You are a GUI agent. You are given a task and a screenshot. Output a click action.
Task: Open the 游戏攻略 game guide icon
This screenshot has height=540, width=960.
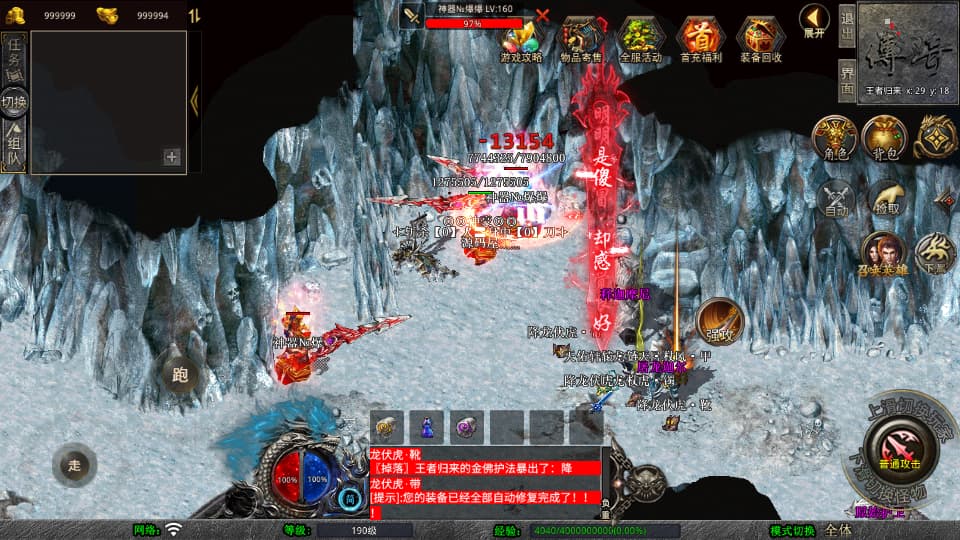click(521, 38)
